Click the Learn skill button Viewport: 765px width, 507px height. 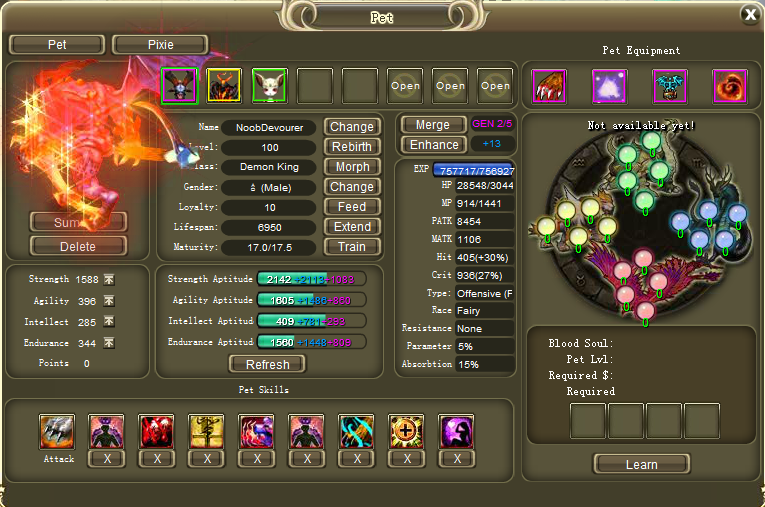click(641, 464)
